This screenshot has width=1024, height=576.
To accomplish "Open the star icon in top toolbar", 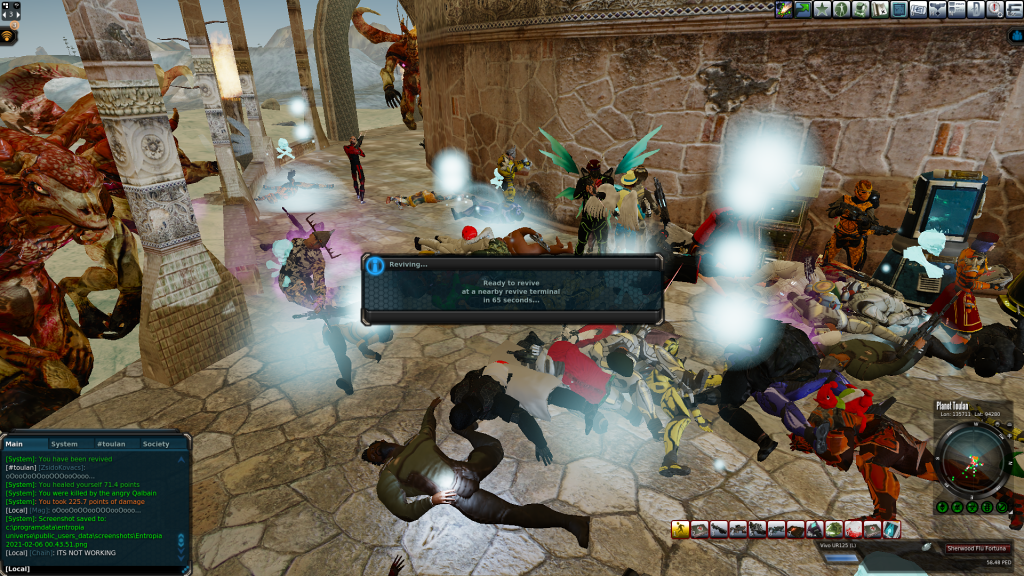I will click(x=822, y=9).
